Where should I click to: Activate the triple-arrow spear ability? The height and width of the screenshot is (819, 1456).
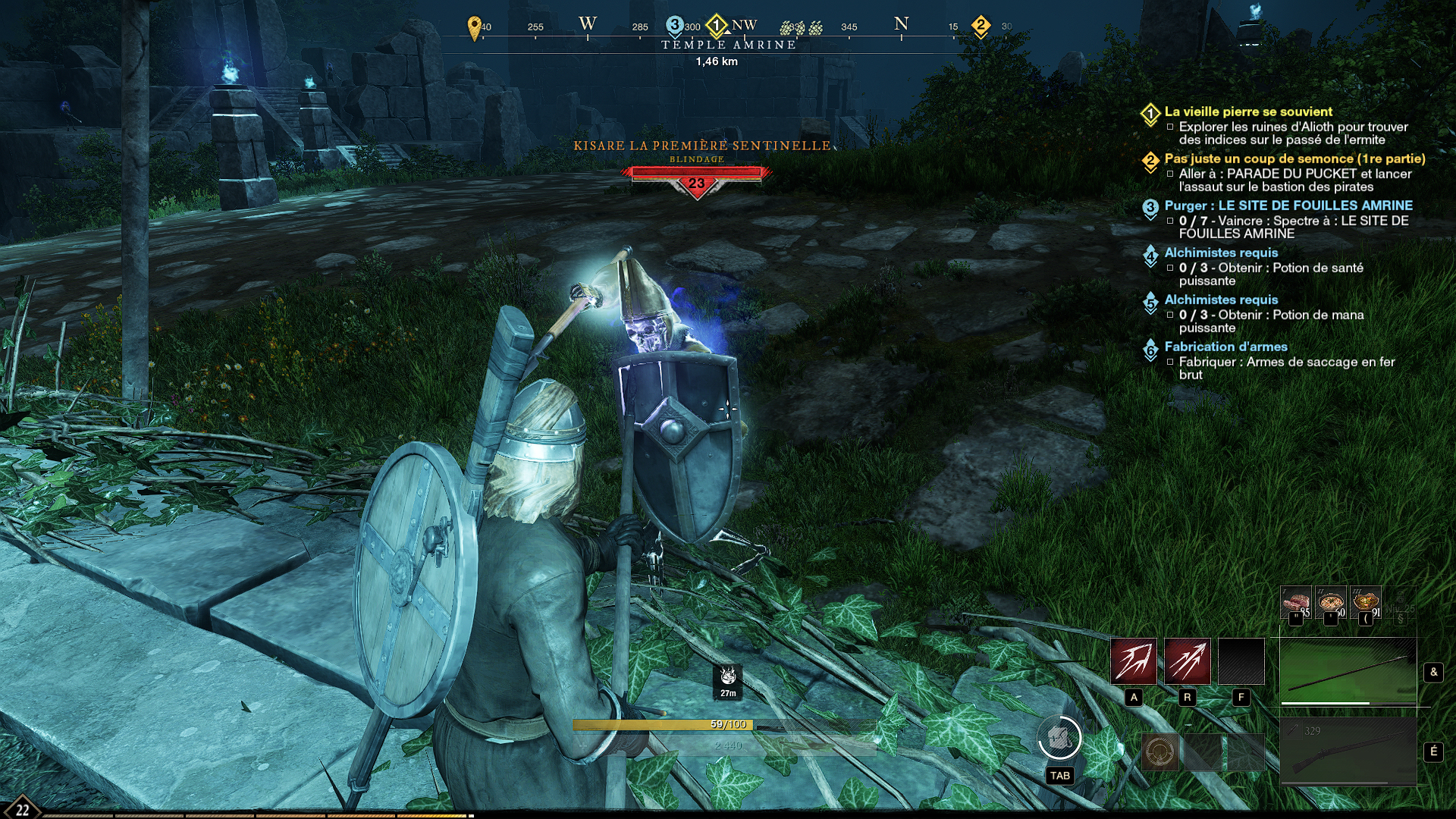pos(1187,661)
